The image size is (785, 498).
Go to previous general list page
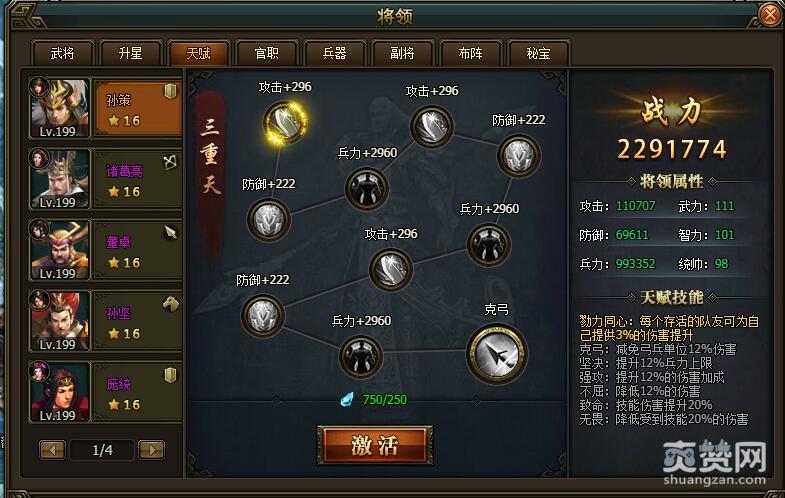53,450
